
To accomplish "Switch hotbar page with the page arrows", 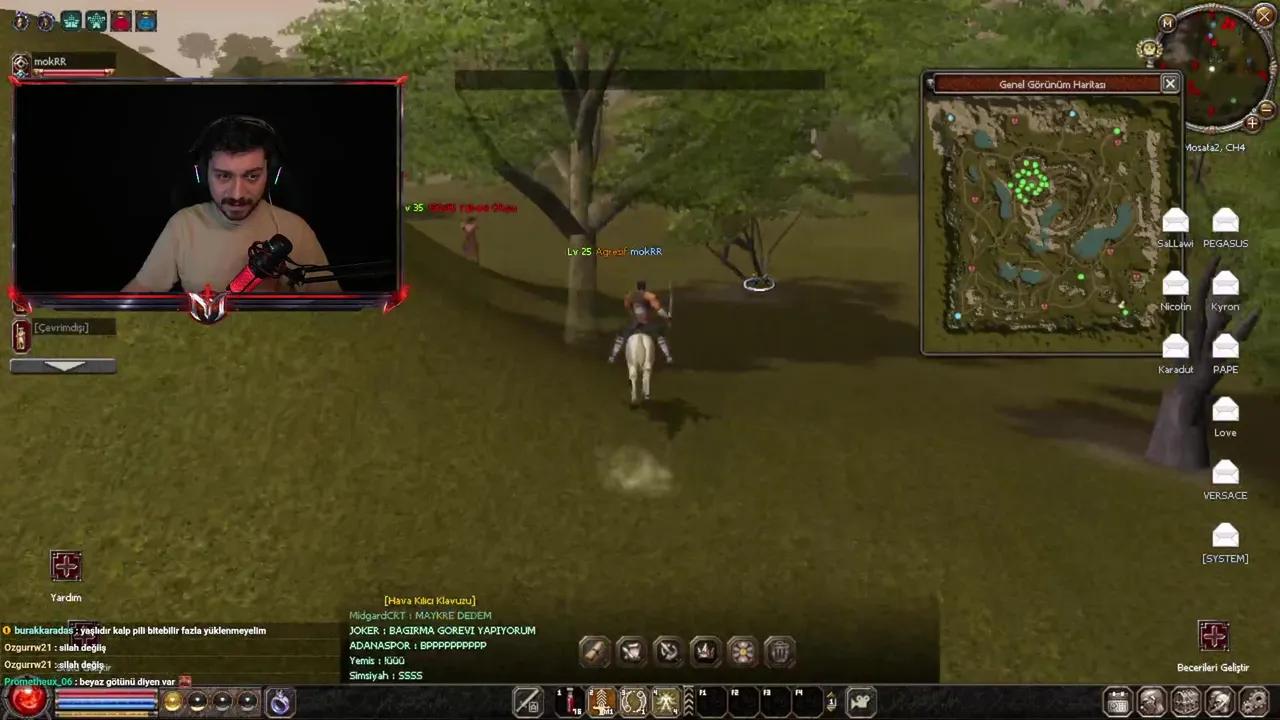I will pyautogui.click(x=832, y=700).
